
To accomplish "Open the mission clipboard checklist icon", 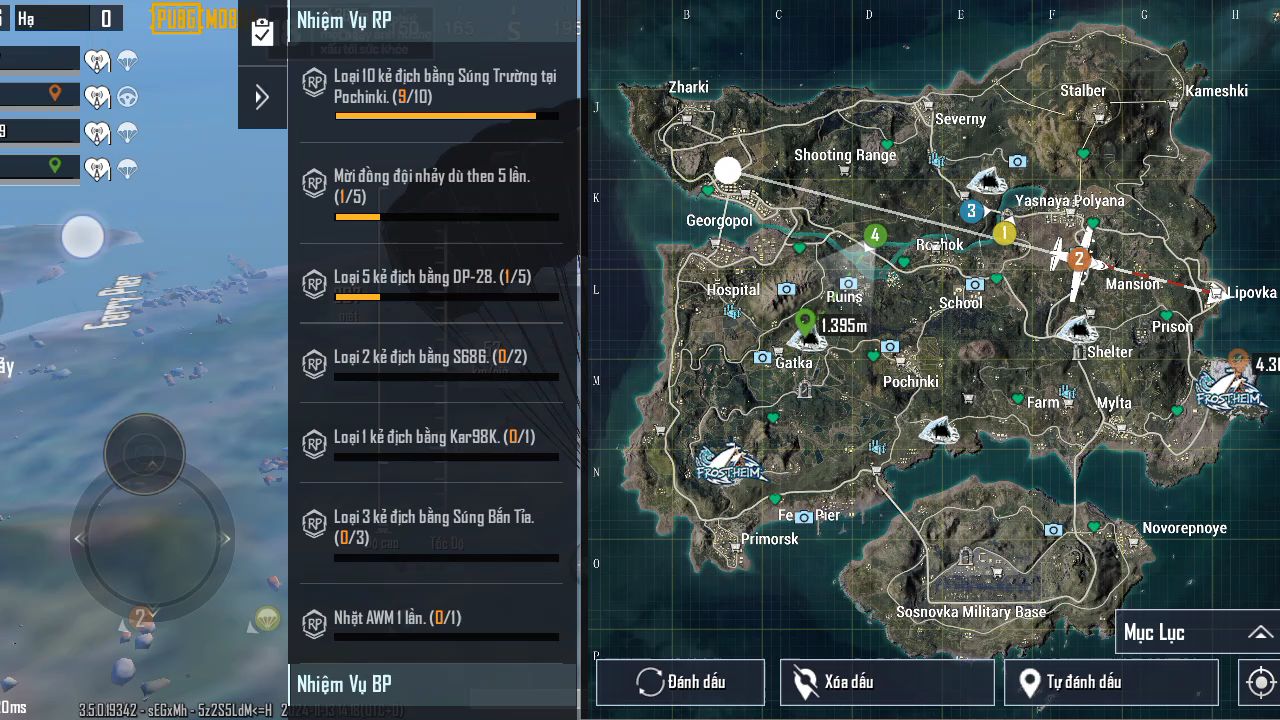I will pyautogui.click(x=262, y=32).
